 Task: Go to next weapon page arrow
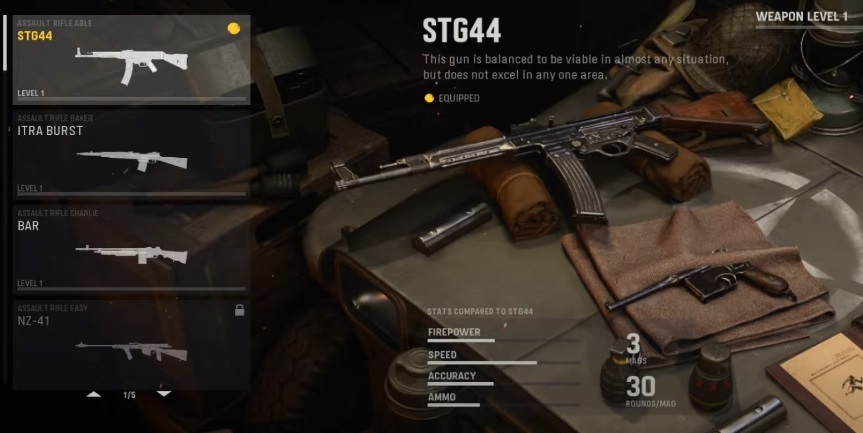coord(164,395)
